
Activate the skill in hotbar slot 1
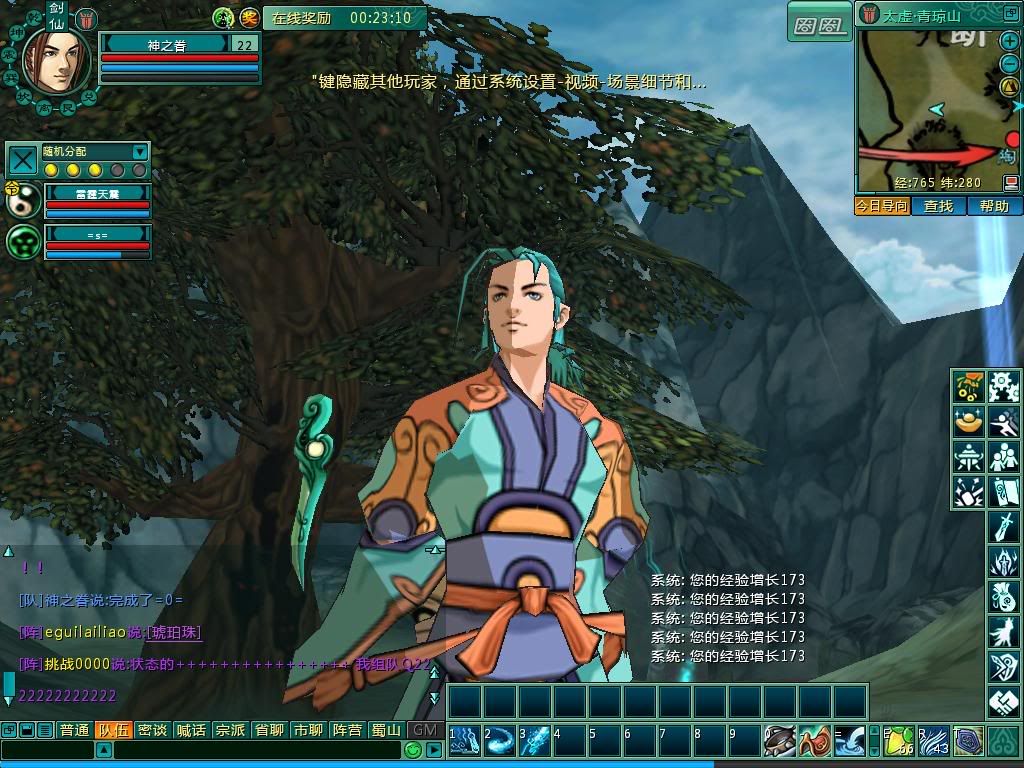pos(465,741)
